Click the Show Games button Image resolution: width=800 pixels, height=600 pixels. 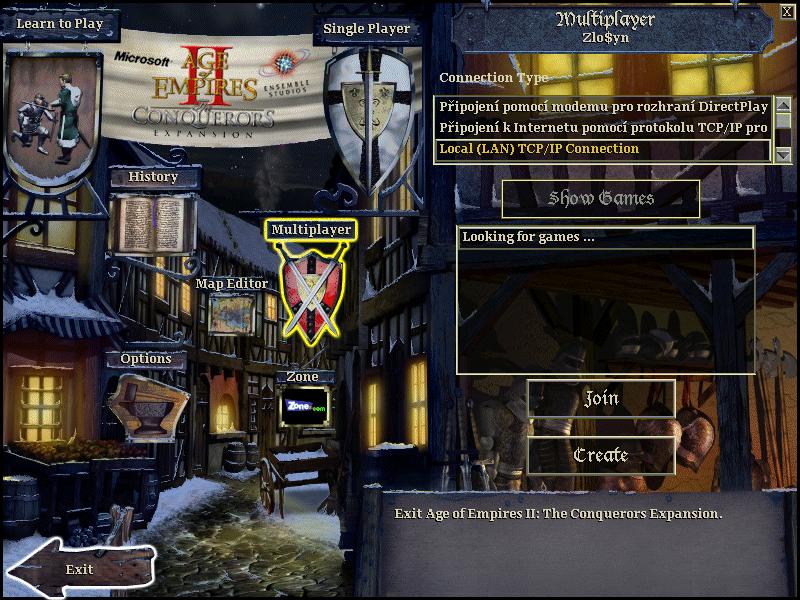(x=601, y=199)
